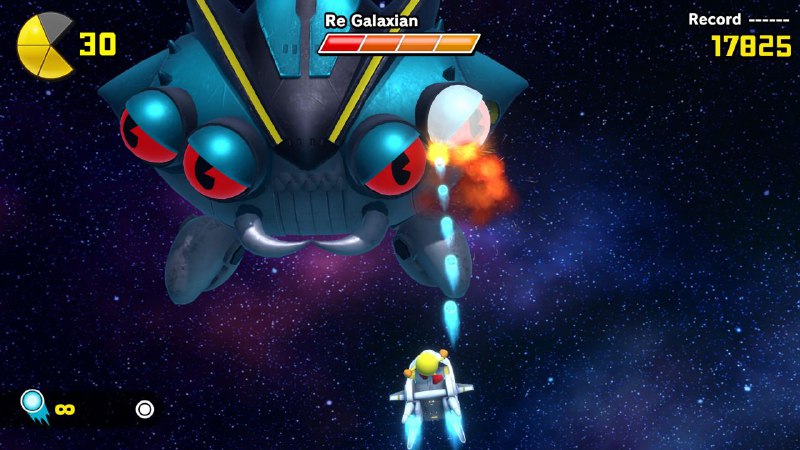The width and height of the screenshot is (800, 450).
Task: Click the yellow Pac-Man health wedge icon
Action: click(45, 45)
